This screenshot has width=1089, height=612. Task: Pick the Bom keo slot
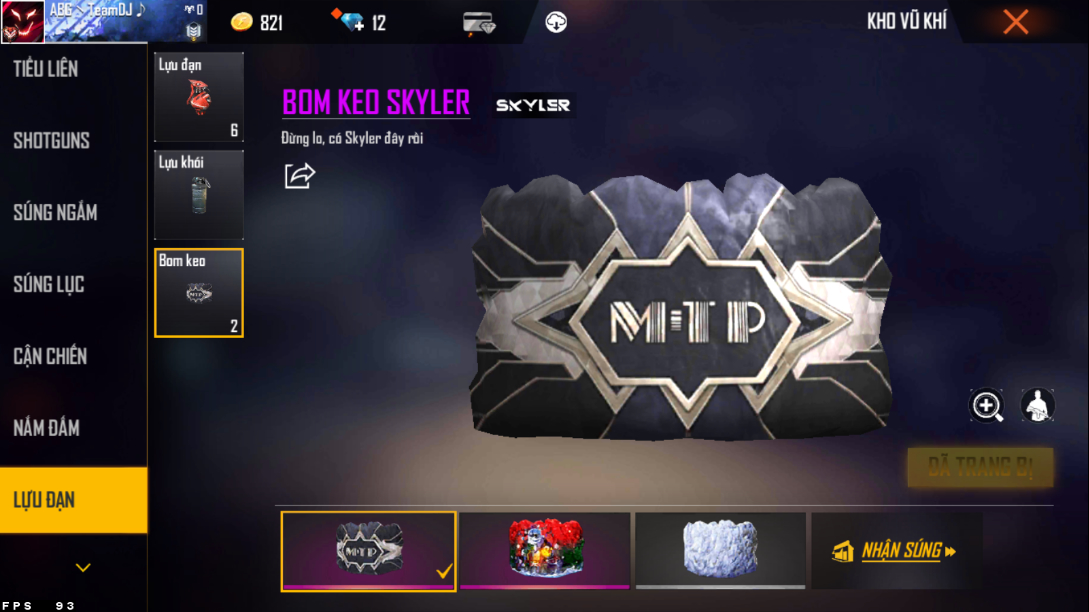(x=198, y=292)
